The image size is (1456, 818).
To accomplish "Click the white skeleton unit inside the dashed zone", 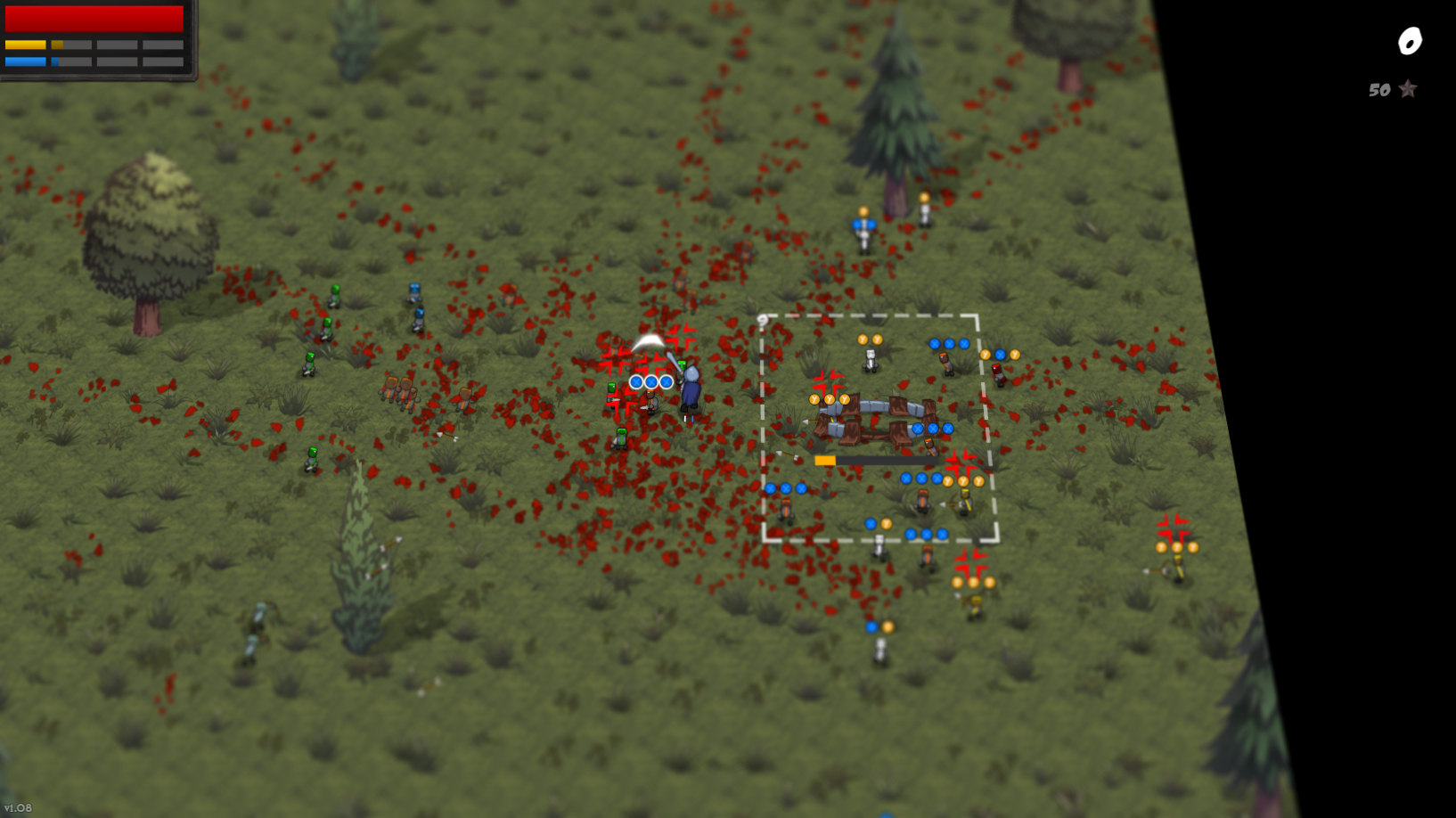I will [870, 360].
